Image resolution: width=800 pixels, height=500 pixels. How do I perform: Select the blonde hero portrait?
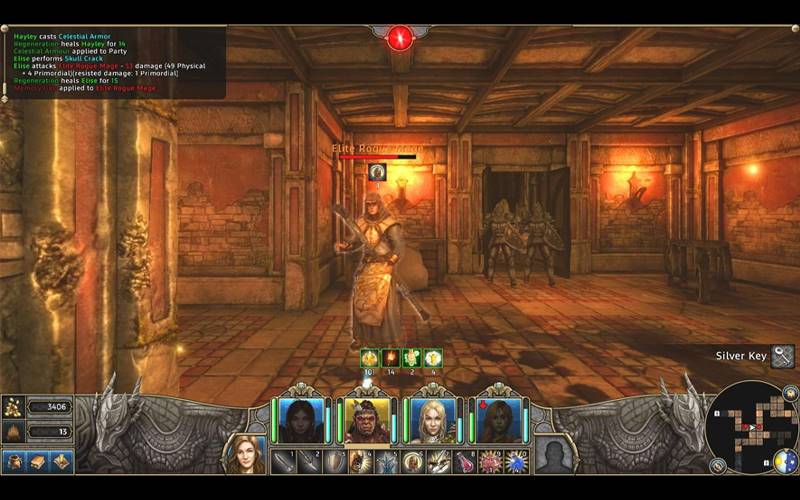(x=432, y=420)
